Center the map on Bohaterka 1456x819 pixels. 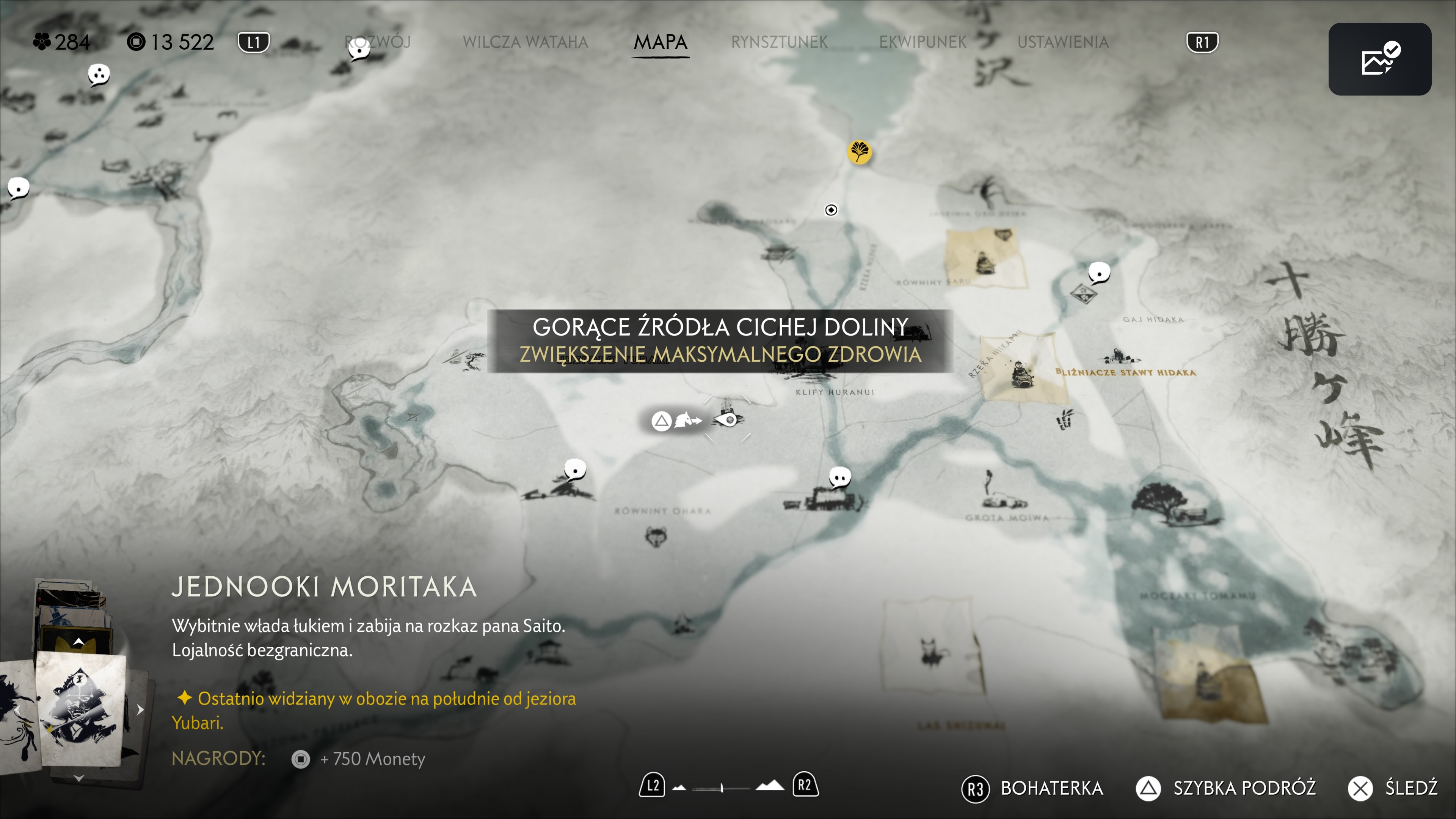[x=1032, y=788]
